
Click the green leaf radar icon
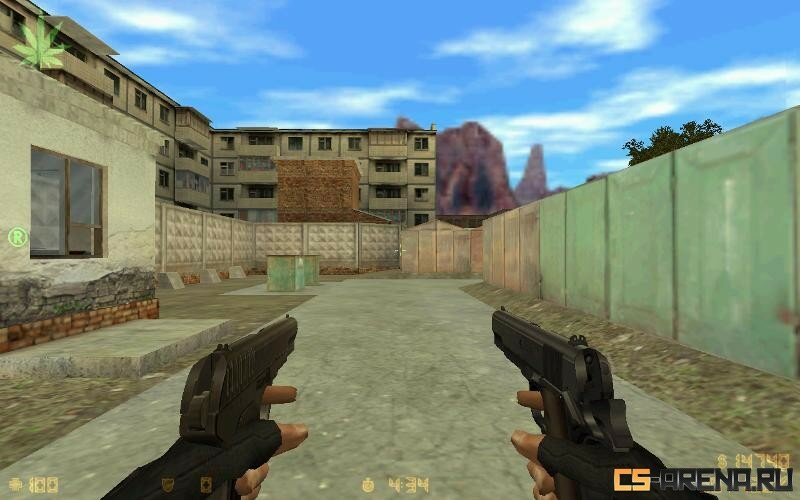point(37,43)
